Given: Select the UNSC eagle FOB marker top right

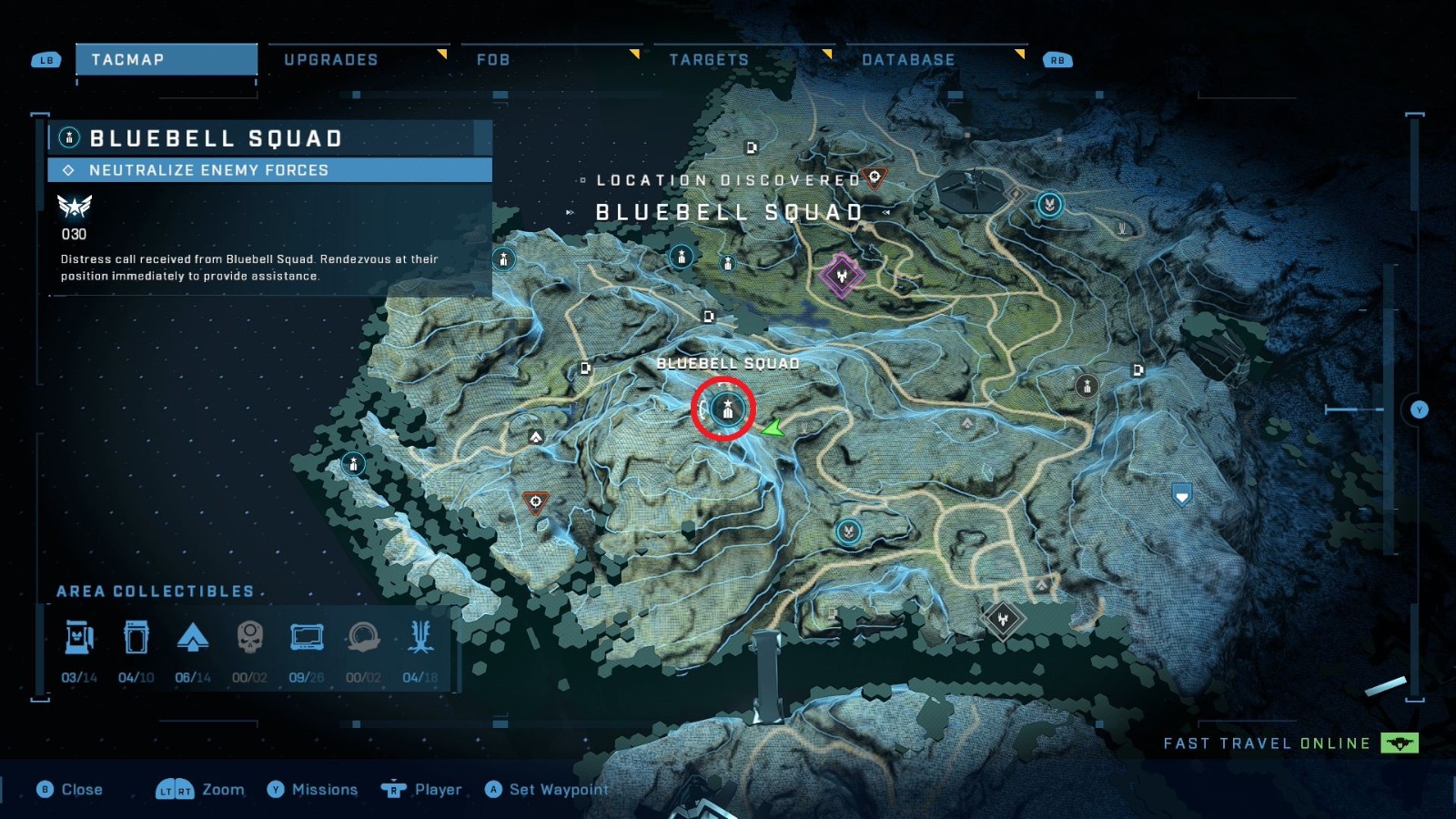Looking at the screenshot, I should click(x=1048, y=206).
